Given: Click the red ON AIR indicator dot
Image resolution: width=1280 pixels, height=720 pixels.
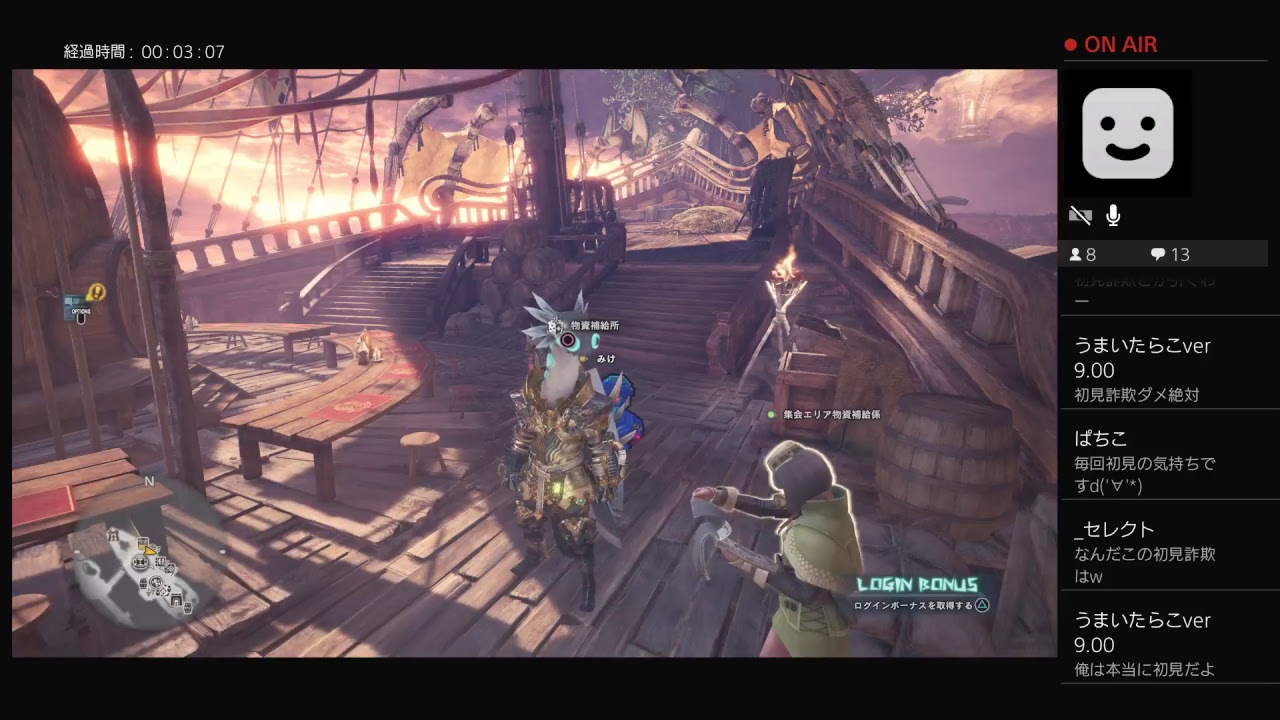Looking at the screenshot, I should pyautogui.click(x=1069, y=44).
